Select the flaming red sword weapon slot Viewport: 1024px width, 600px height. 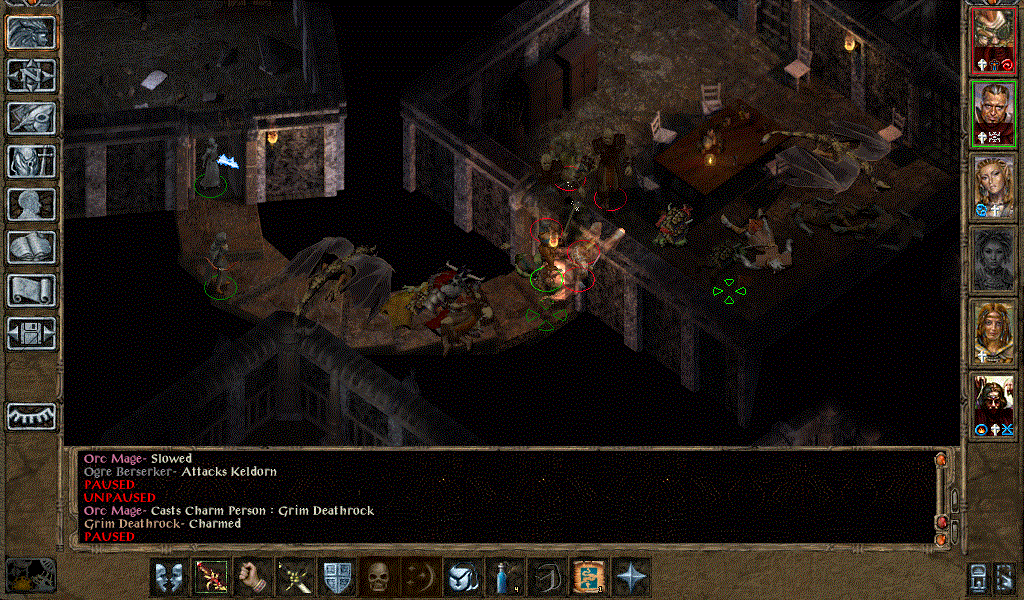(211, 577)
